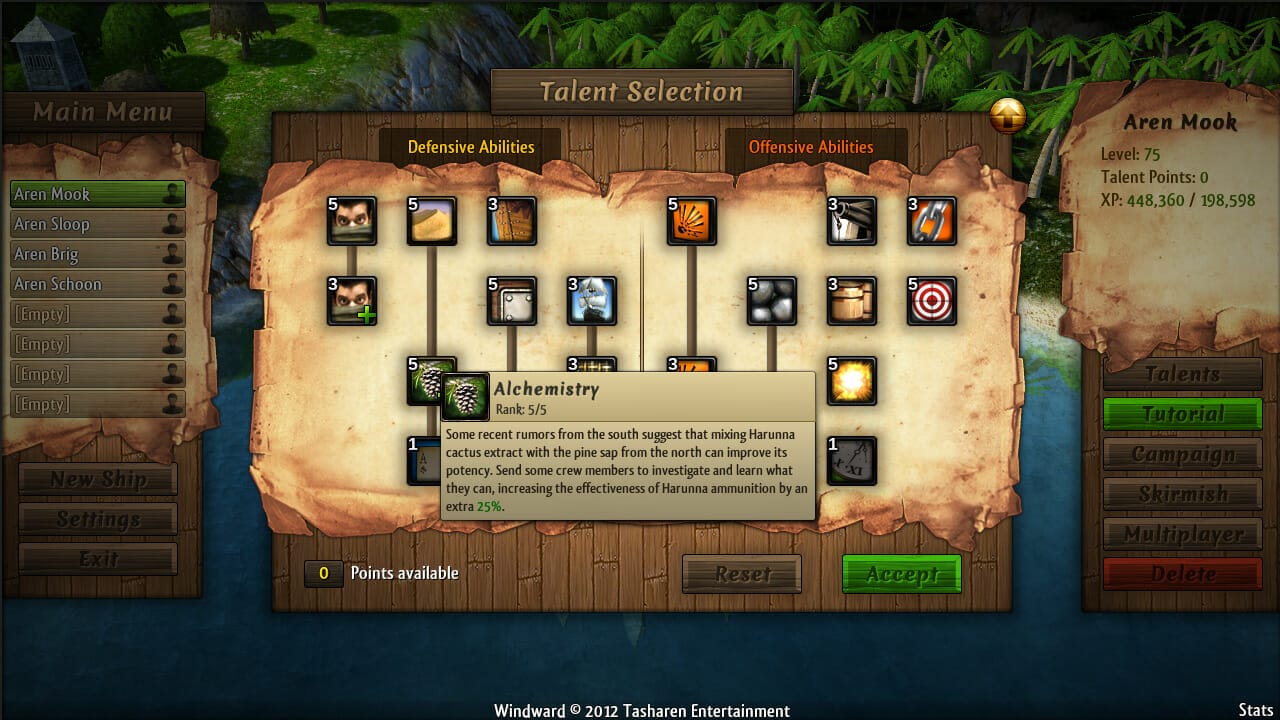Click the sand dune defensive talent

point(432,222)
